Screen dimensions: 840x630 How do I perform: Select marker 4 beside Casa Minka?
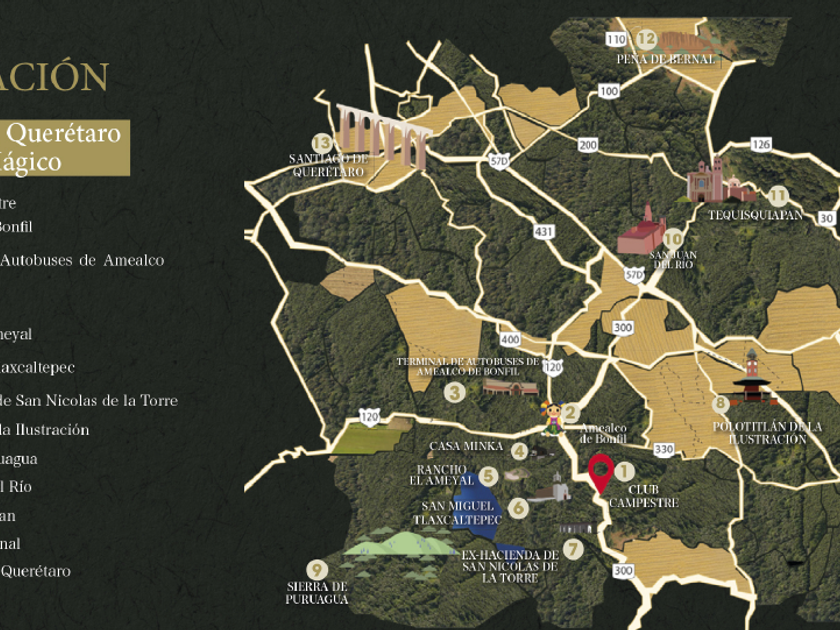coord(519,451)
